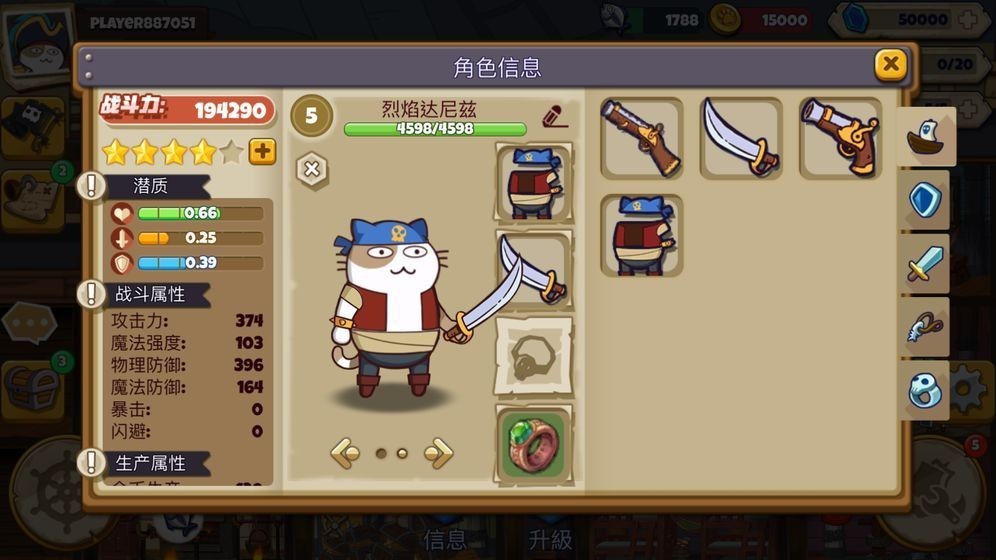Add a star with the yellow plus button
Screen dimensions: 996x560
tap(262, 151)
